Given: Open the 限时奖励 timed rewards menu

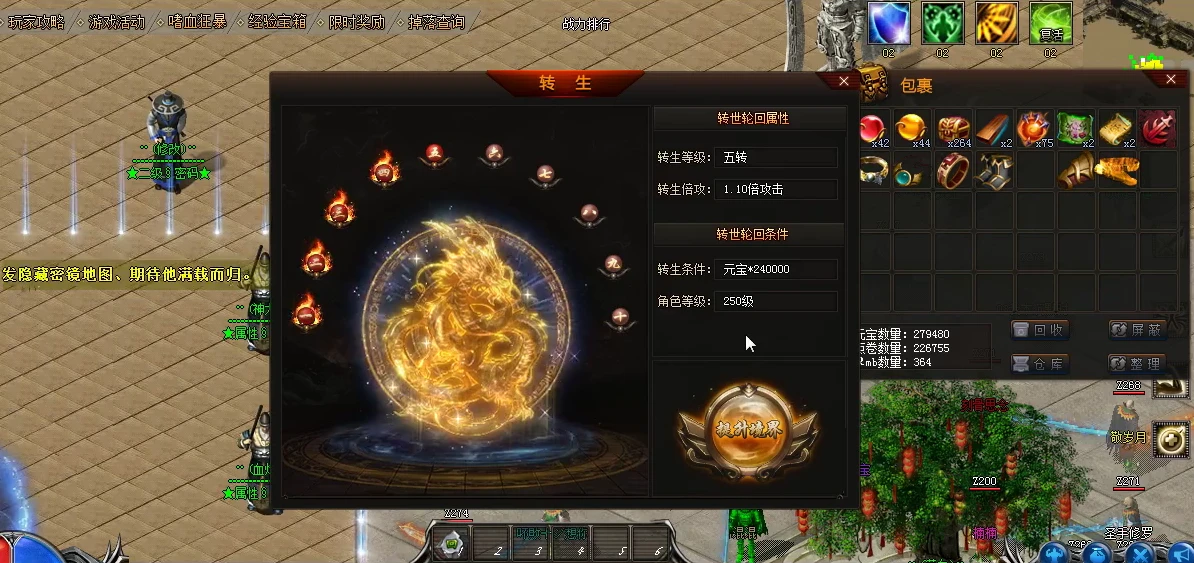Looking at the screenshot, I should 357,21.
